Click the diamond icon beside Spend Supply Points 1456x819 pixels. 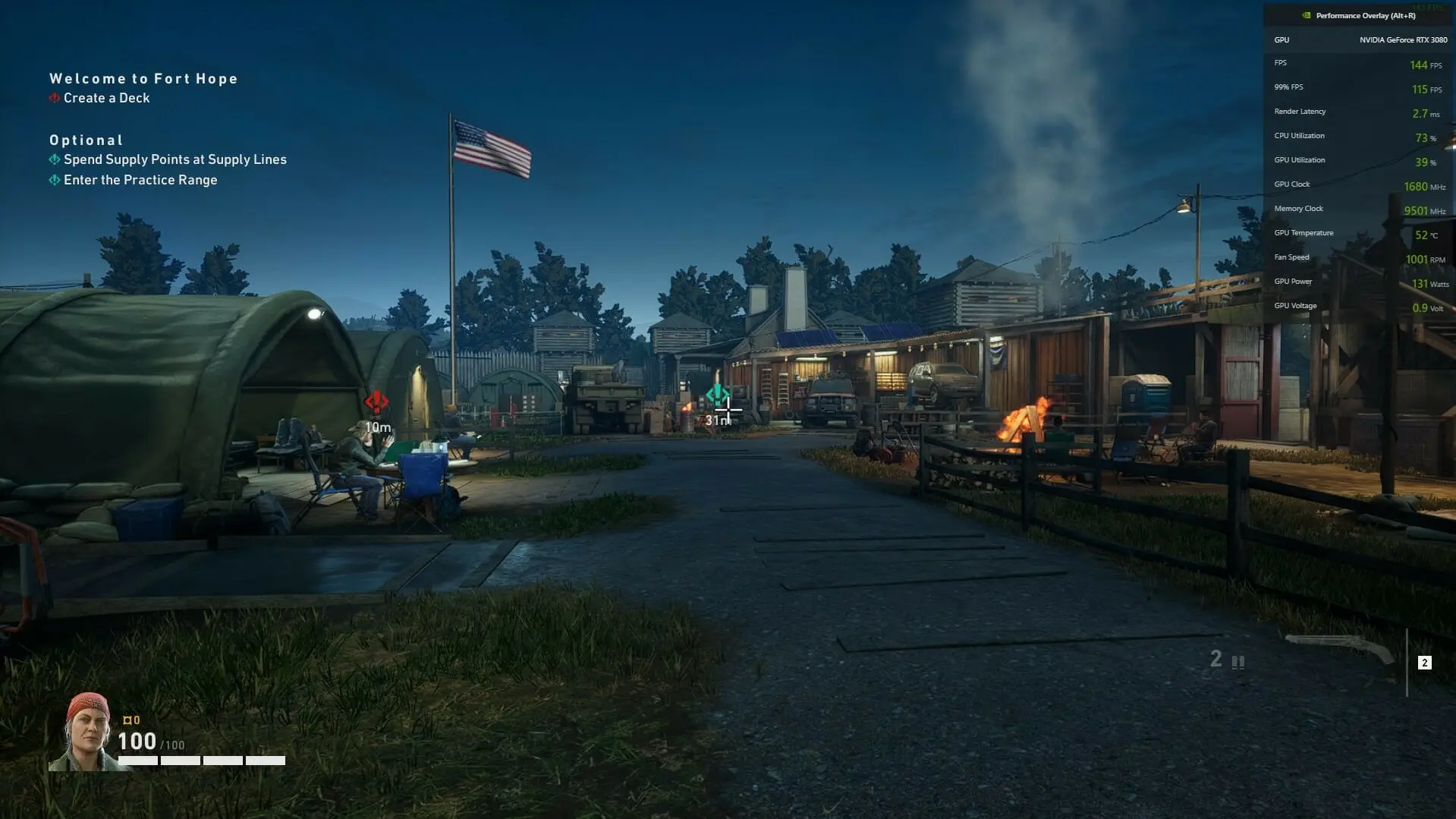(x=54, y=159)
